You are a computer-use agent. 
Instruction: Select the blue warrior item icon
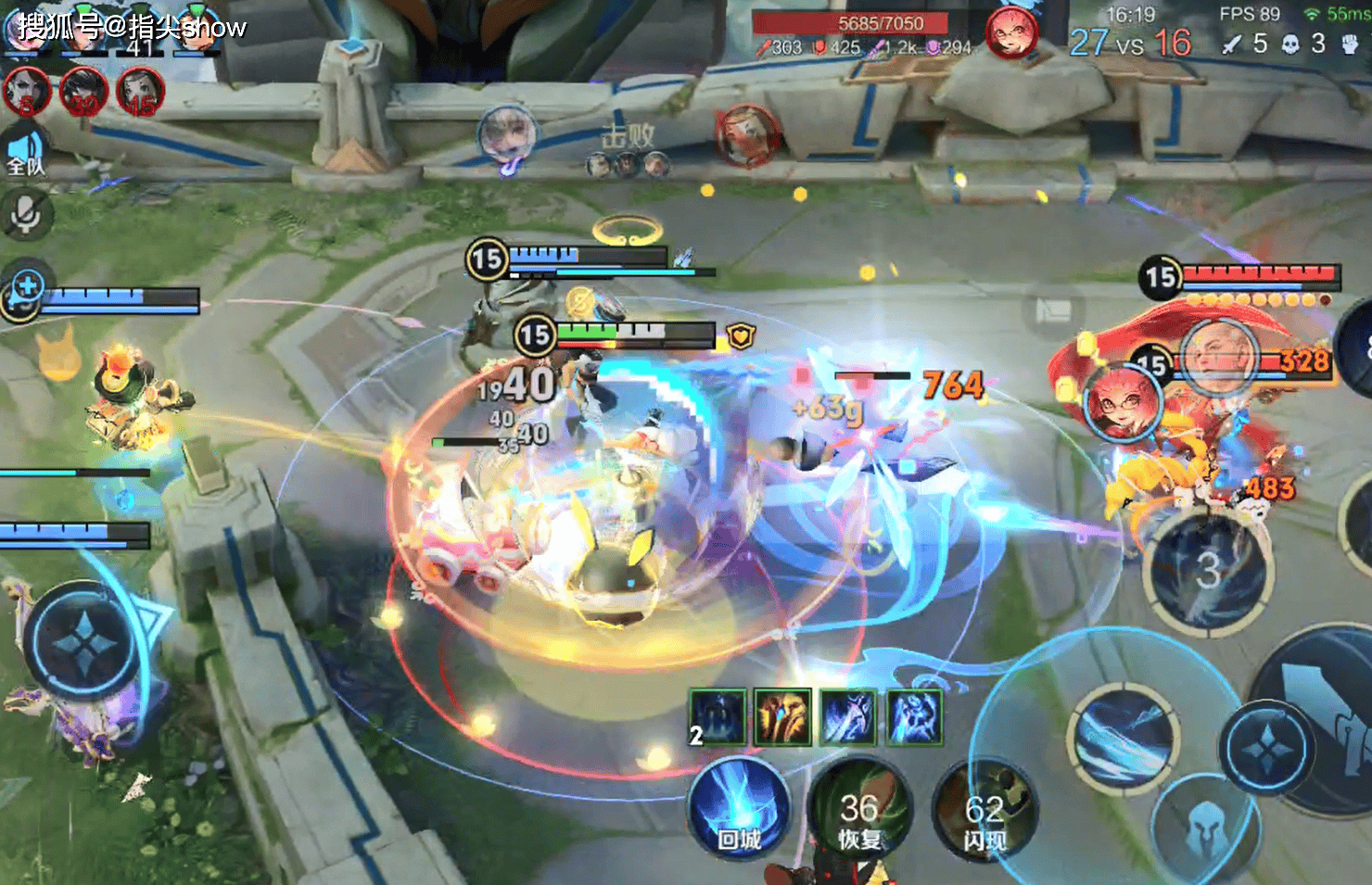coord(914,716)
